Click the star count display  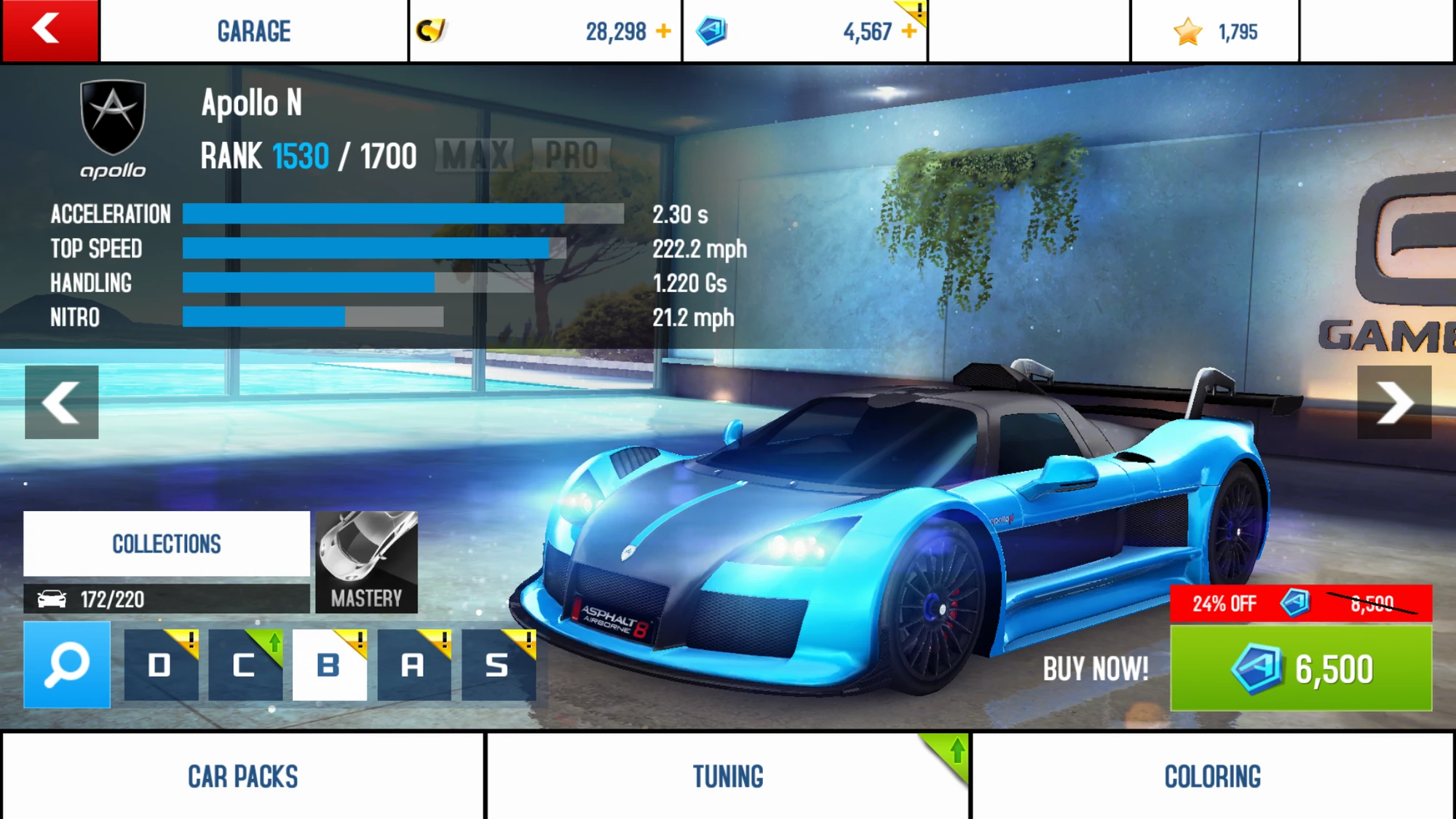point(1214,31)
